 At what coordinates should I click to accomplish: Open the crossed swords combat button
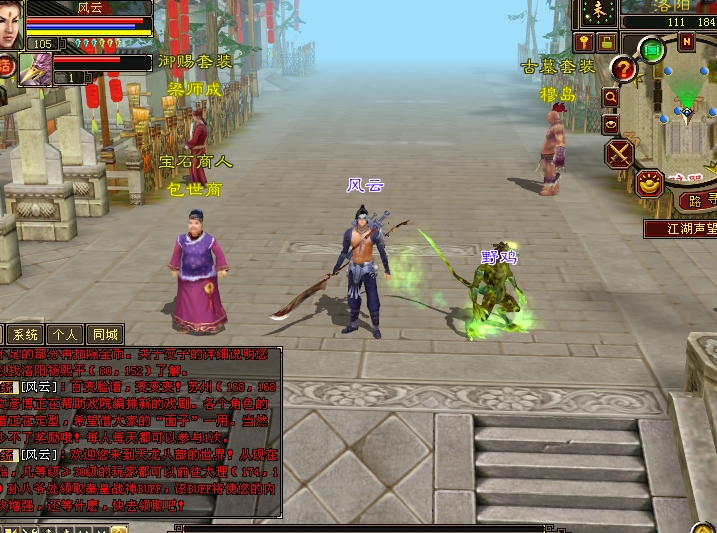point(620,153)
